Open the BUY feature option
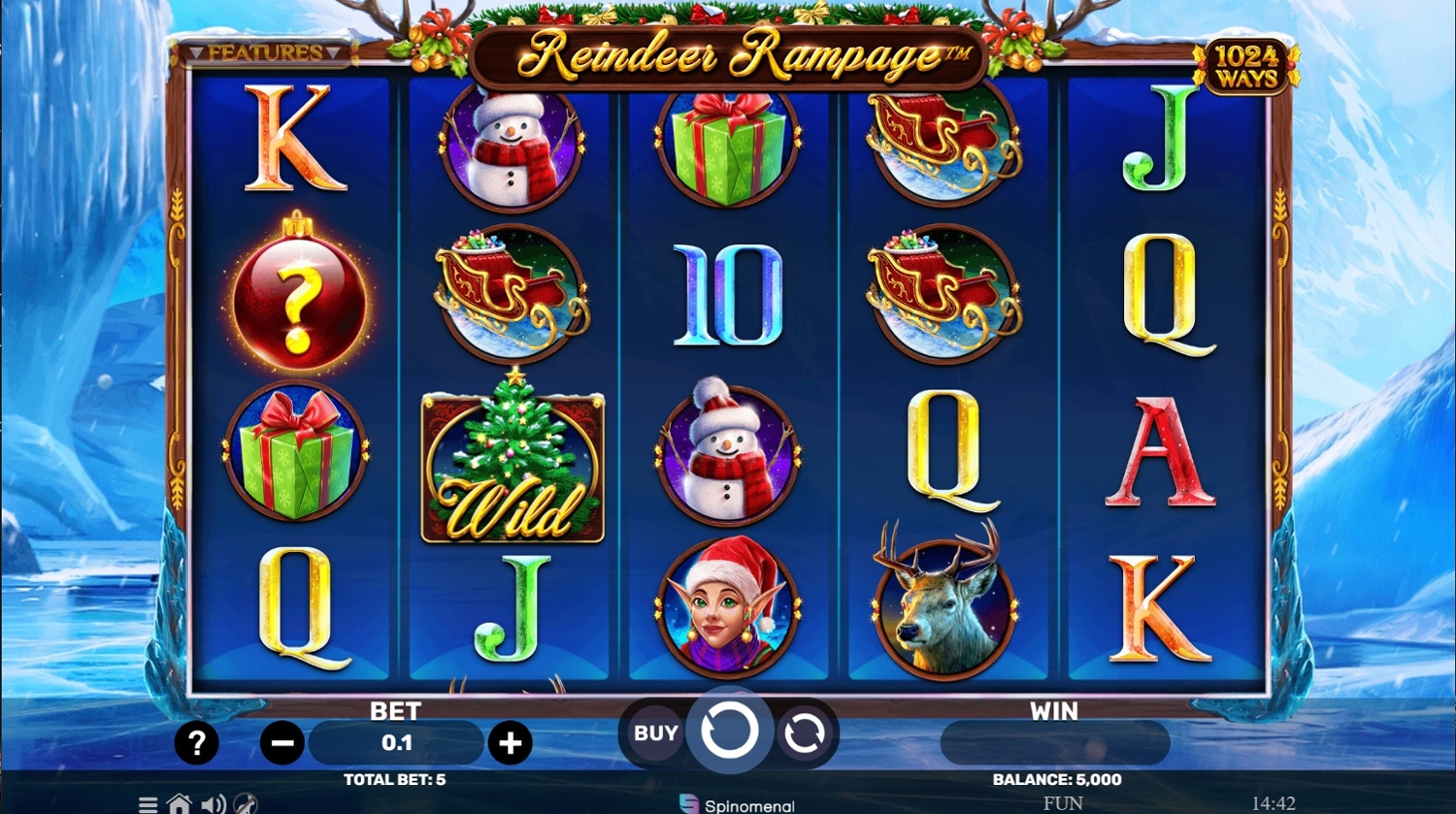Screen dimensions: 1456x814 point(655,733)
